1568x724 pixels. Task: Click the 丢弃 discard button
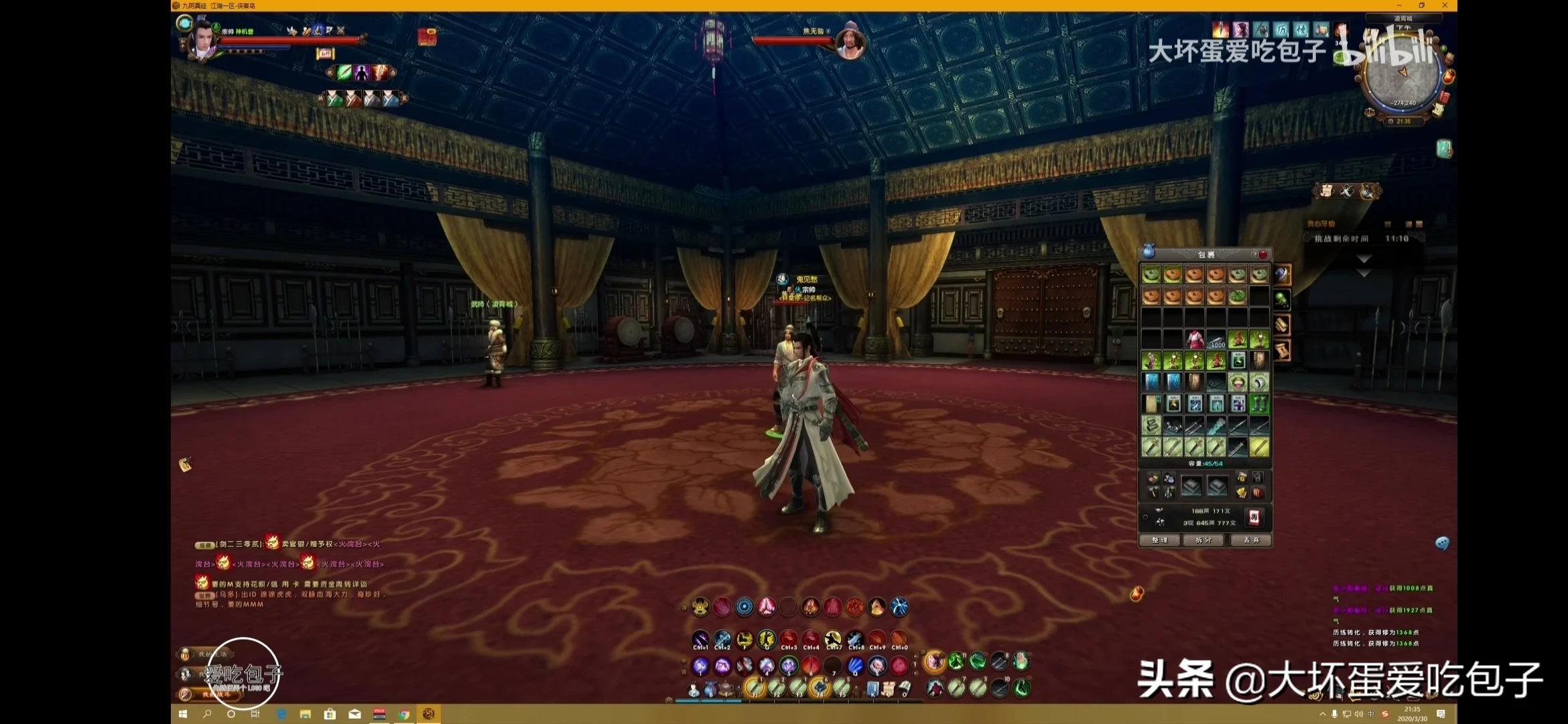point(1251,540)
